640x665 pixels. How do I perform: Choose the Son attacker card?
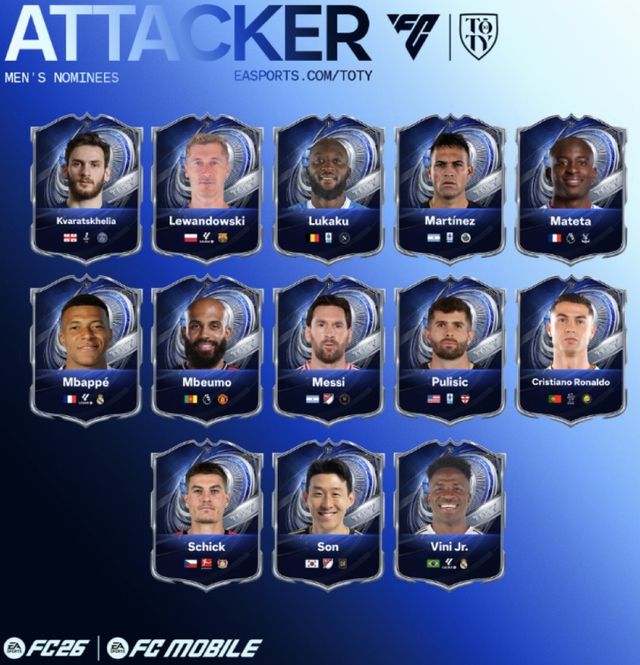329,513
